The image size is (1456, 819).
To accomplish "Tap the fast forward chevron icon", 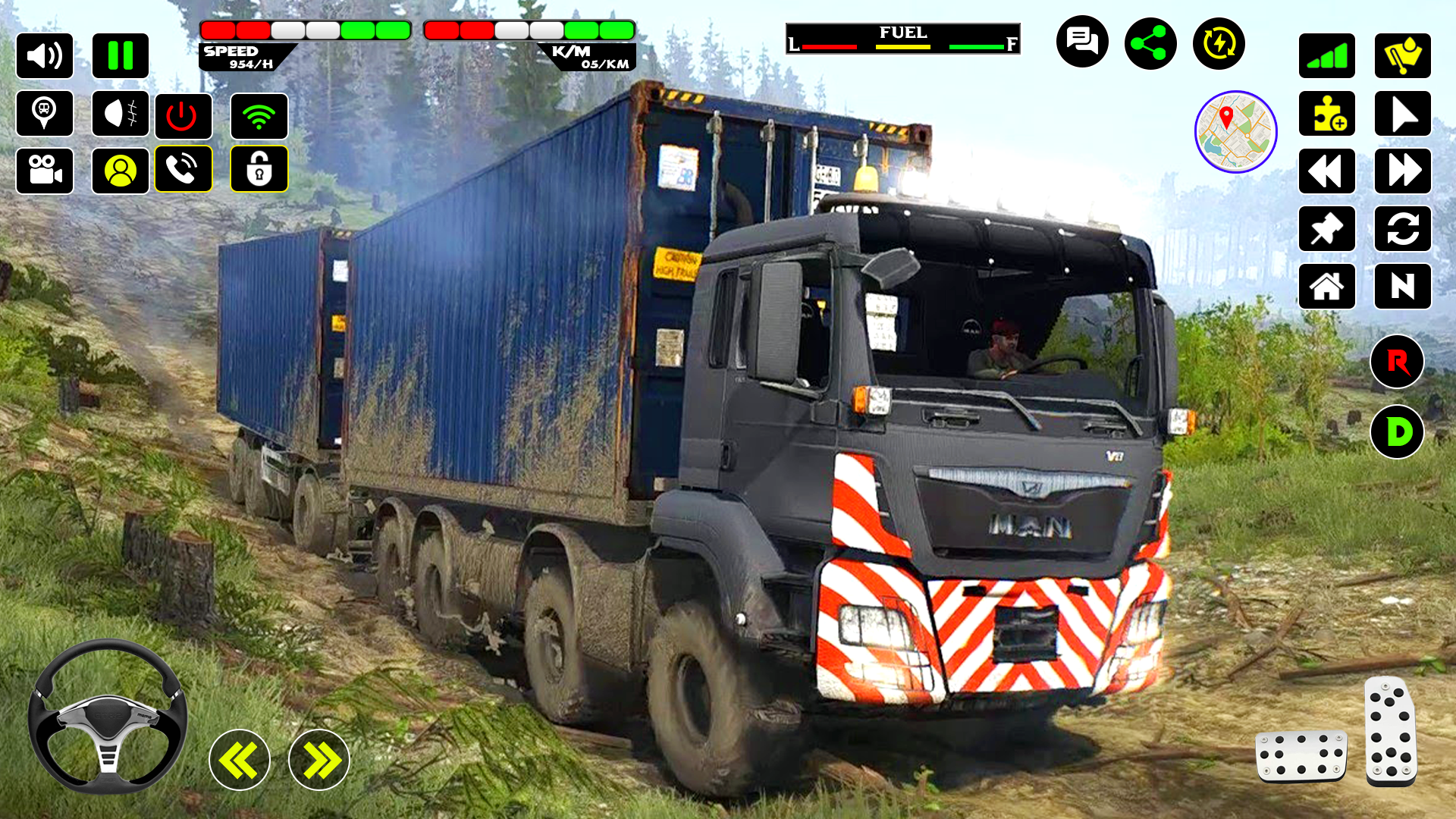I will pos(1404,171).
